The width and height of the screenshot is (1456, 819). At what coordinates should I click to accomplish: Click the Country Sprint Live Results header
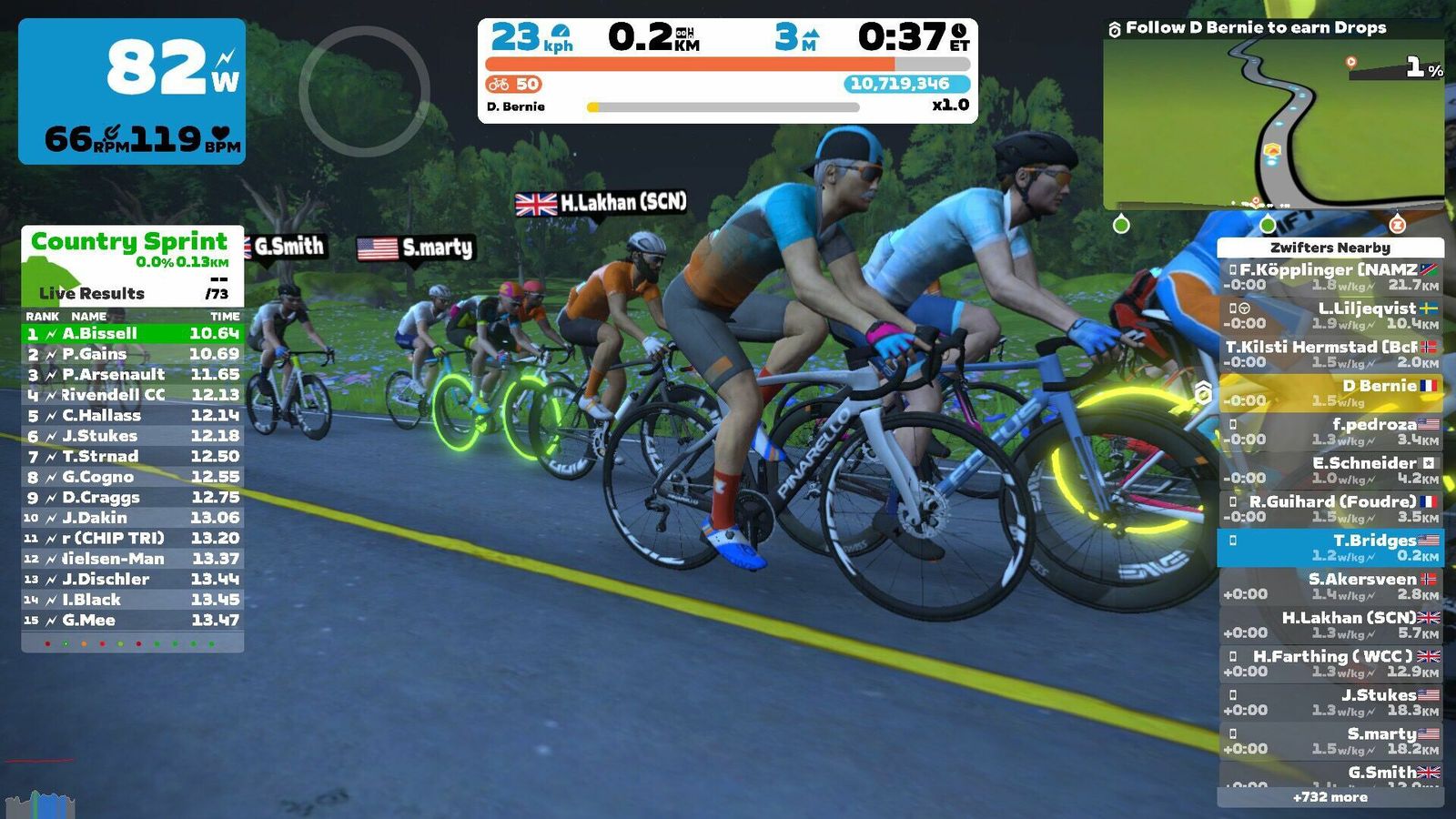tap(132, 266)
